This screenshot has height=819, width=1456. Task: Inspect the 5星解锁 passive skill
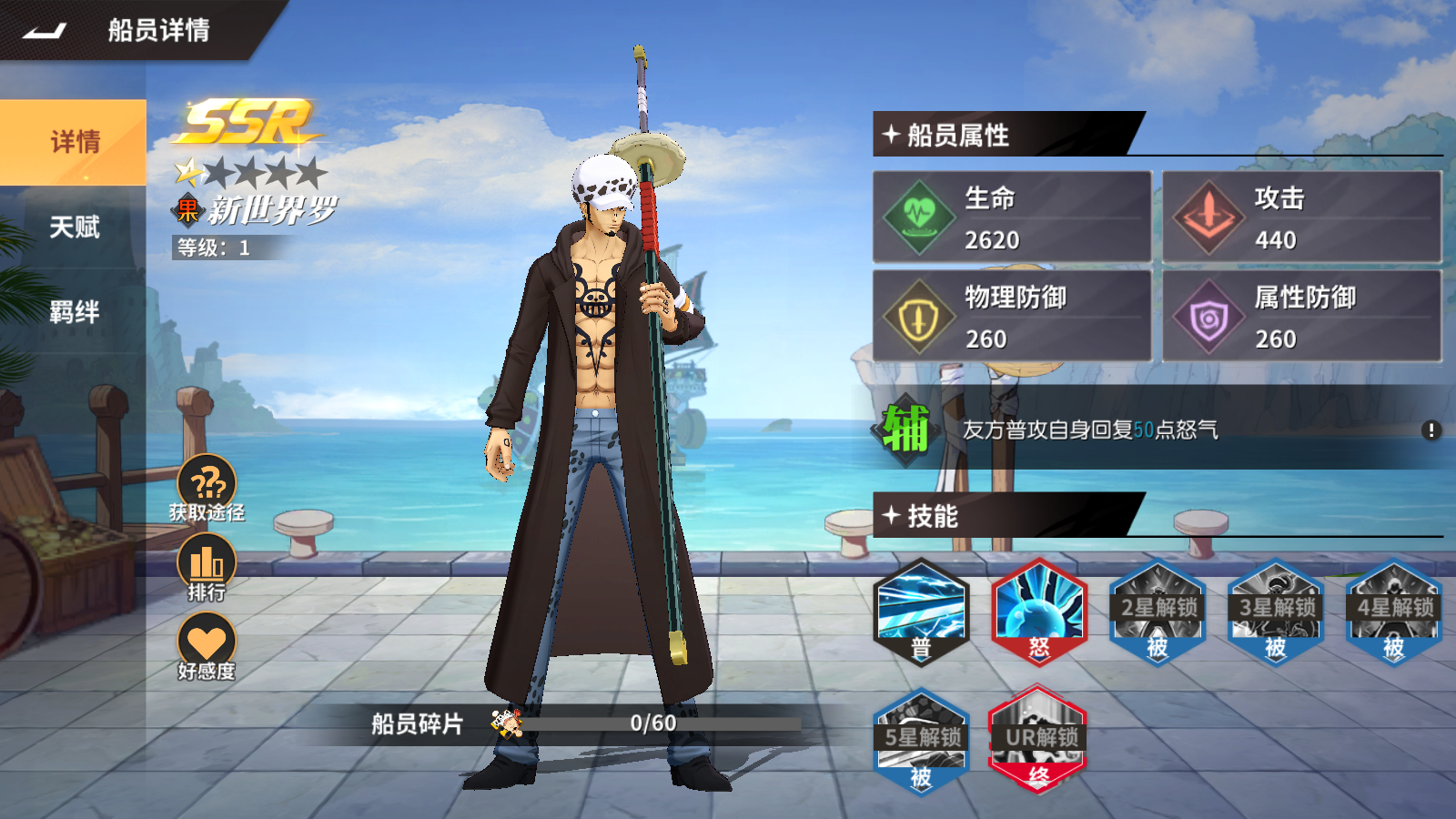pyautogui.click(x=921, y=741)
